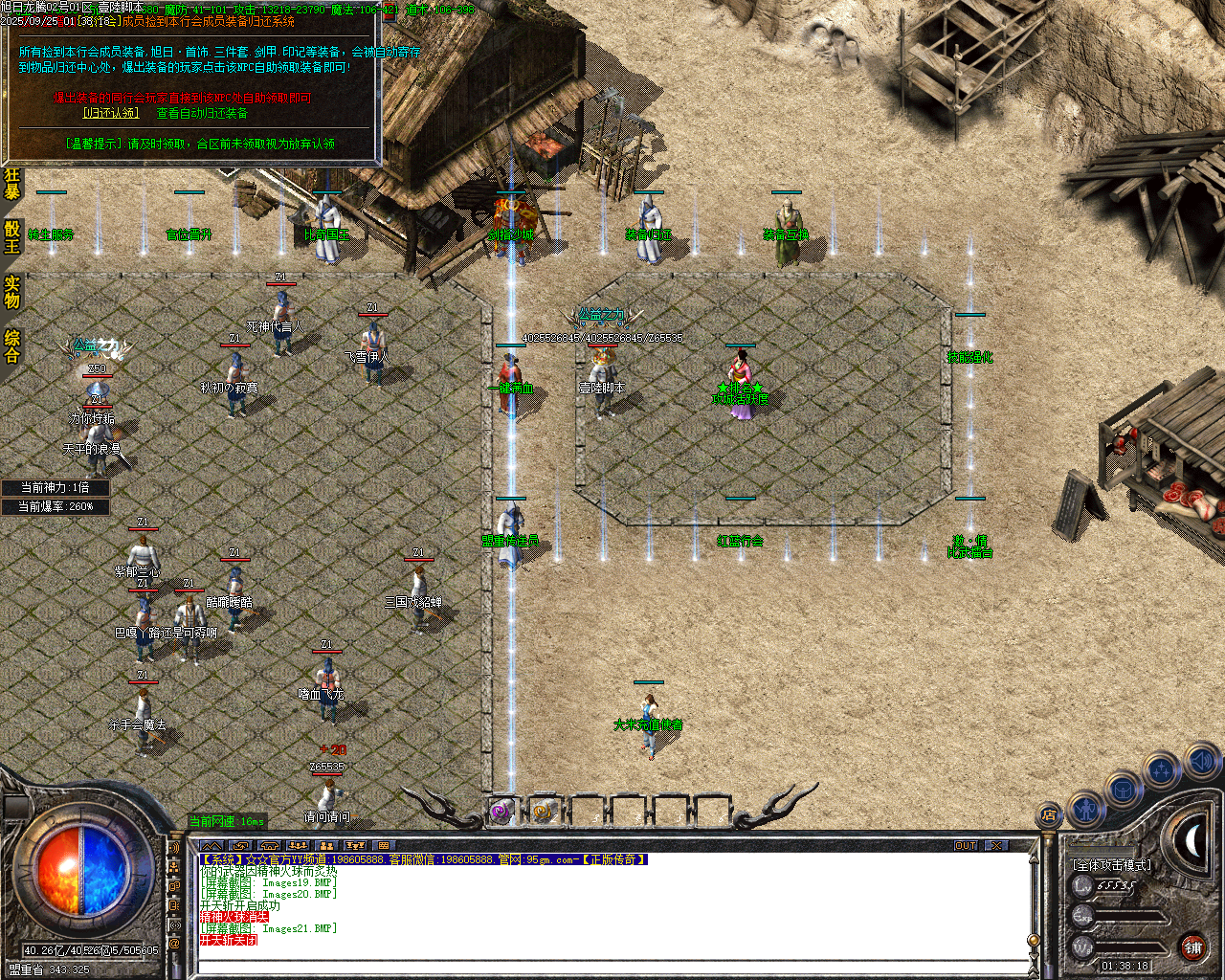Open friends list icon on chat toolbar
The height and width of the screenshot is (980, 1225).
click(x=325, y=845)
